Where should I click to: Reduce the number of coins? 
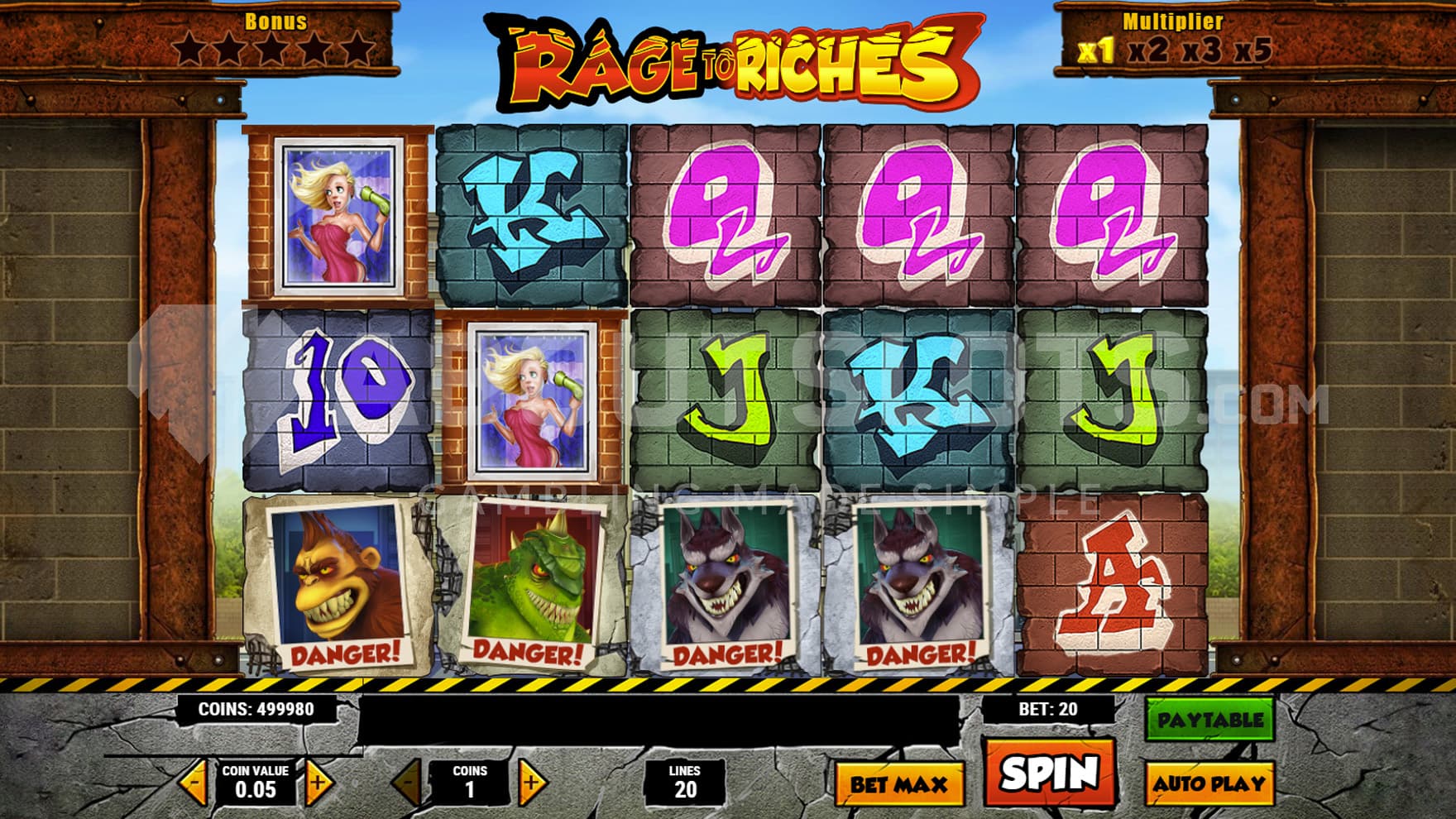pyautogui.click(x=408, y=781)
